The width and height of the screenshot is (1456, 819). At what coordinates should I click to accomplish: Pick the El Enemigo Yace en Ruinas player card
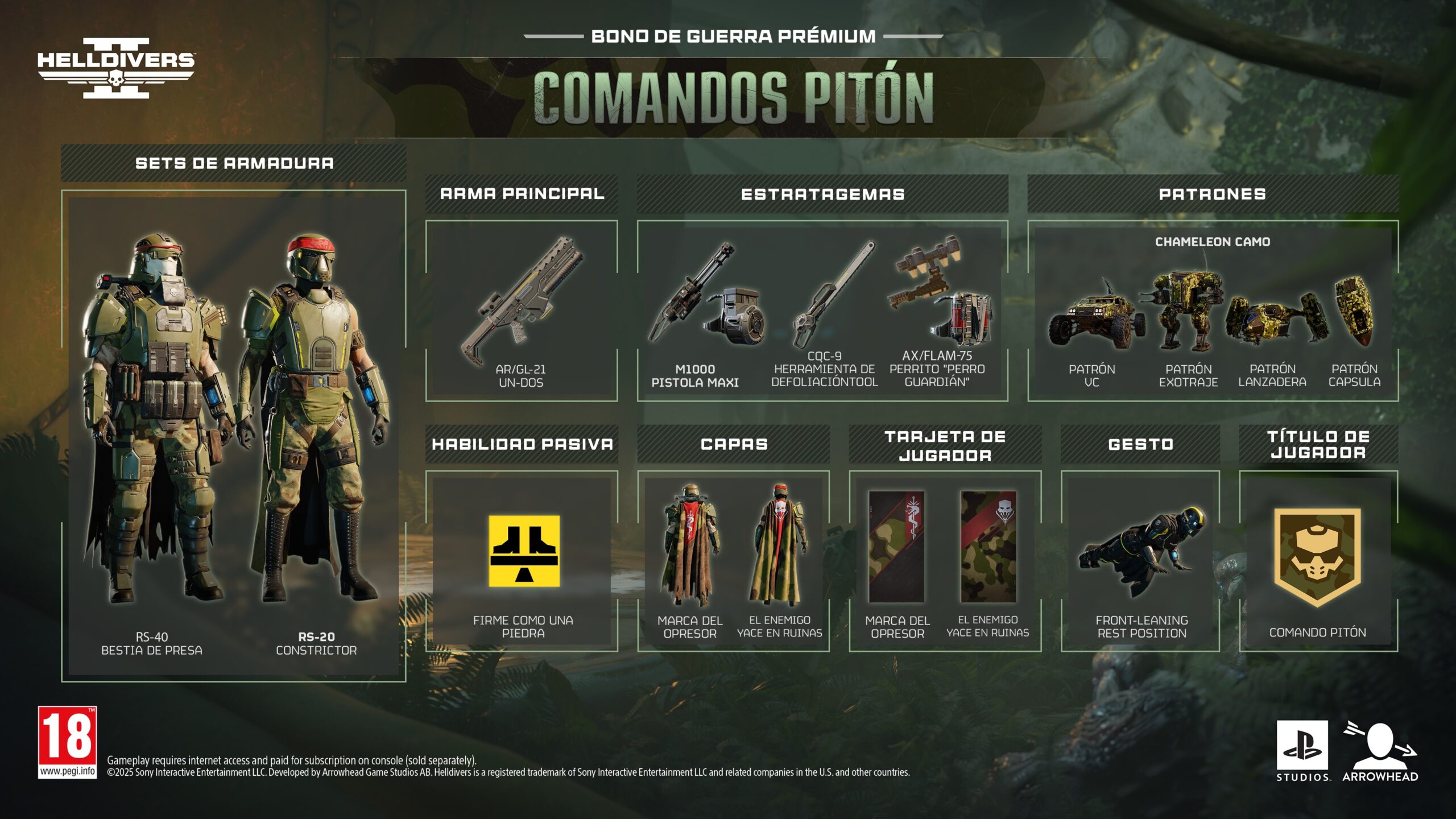tap(988, 547)
